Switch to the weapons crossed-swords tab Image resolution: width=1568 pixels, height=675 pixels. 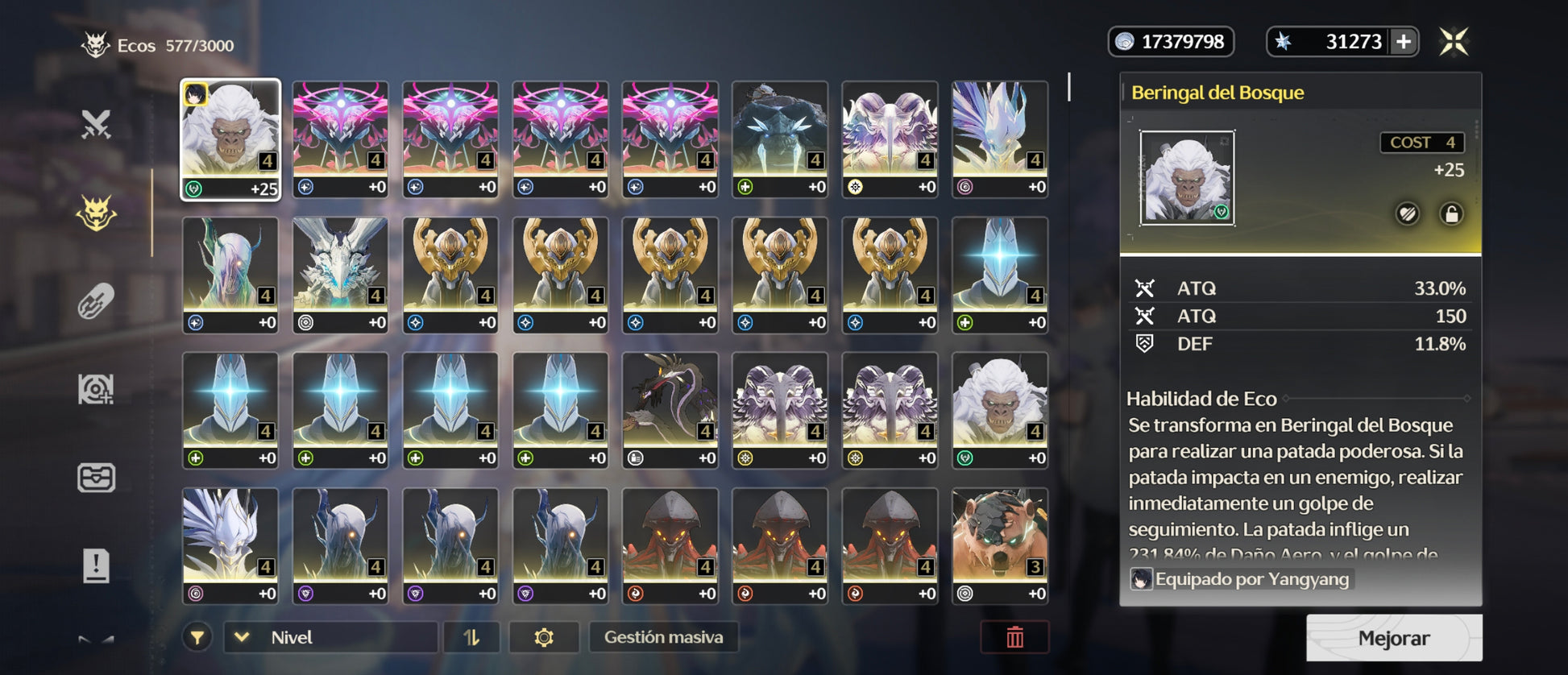[x=96, y=124]
